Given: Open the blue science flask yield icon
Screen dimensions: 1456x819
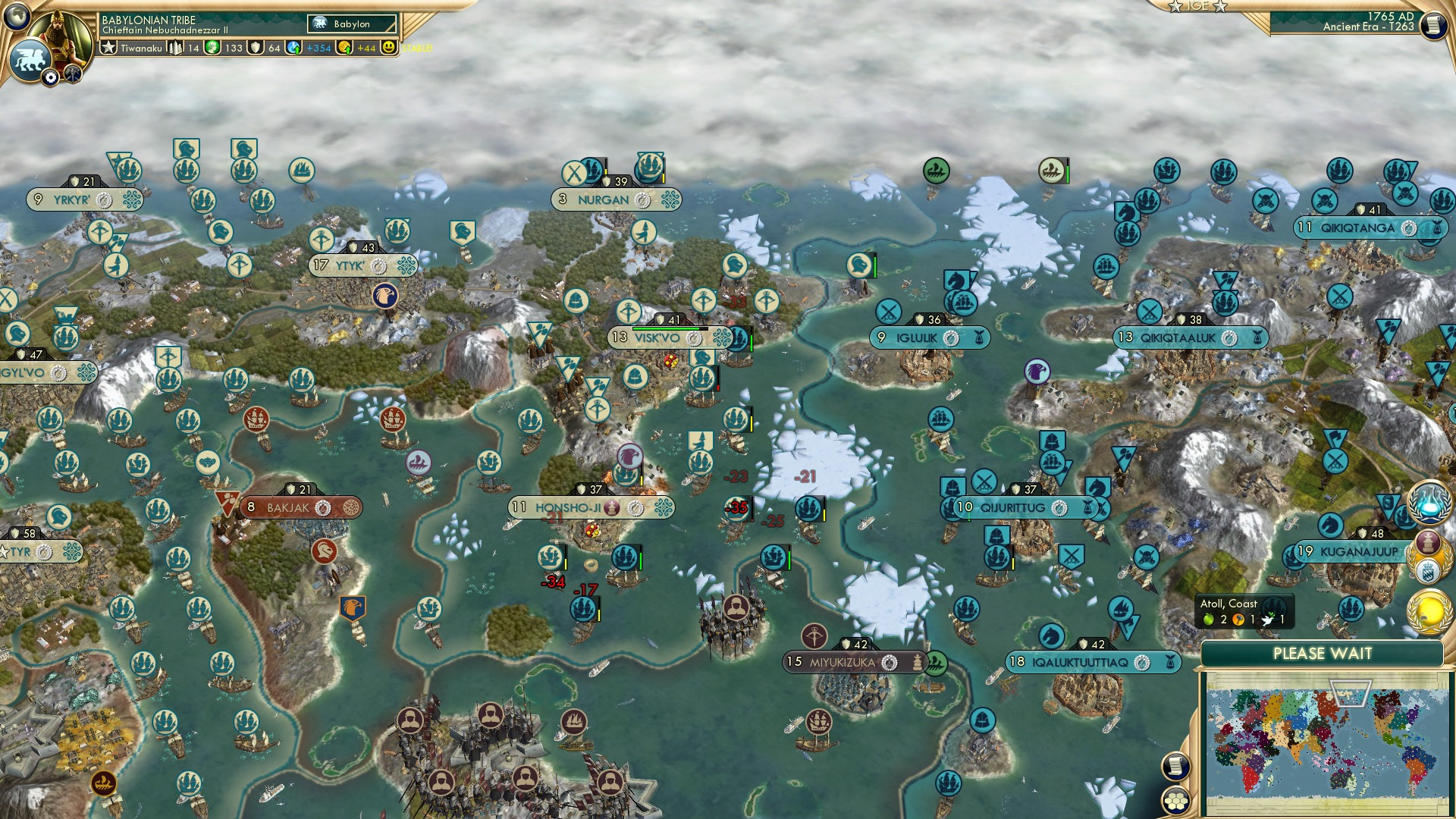Looking at the screenshot, I should [294, 48].
